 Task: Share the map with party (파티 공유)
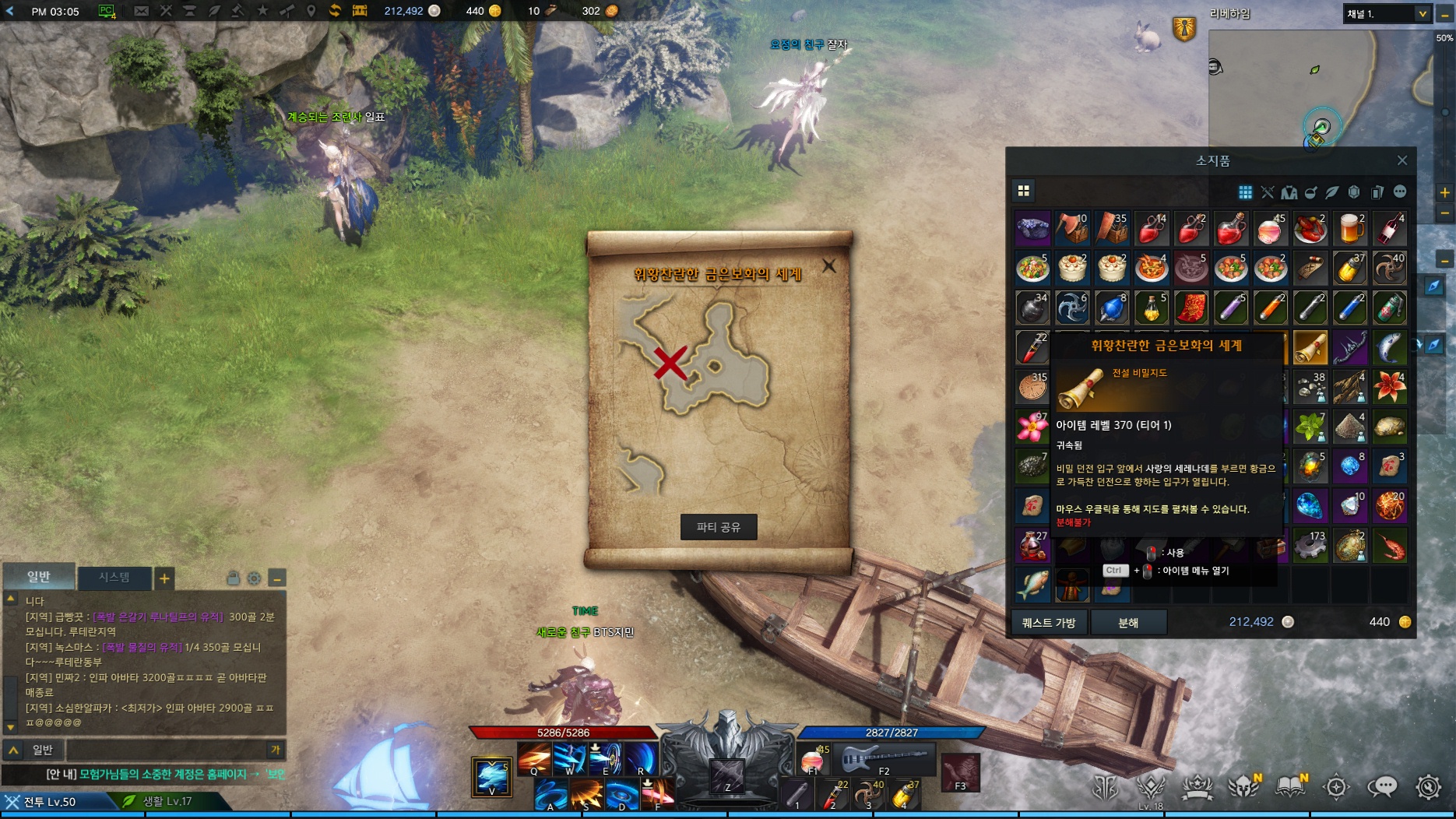pyautogui.click(x=718, y=527)
